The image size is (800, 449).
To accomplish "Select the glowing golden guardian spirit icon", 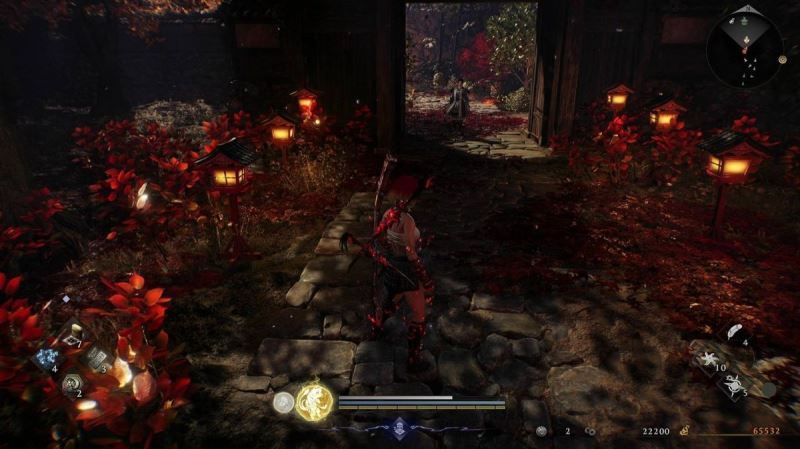I will pos(314,402).
